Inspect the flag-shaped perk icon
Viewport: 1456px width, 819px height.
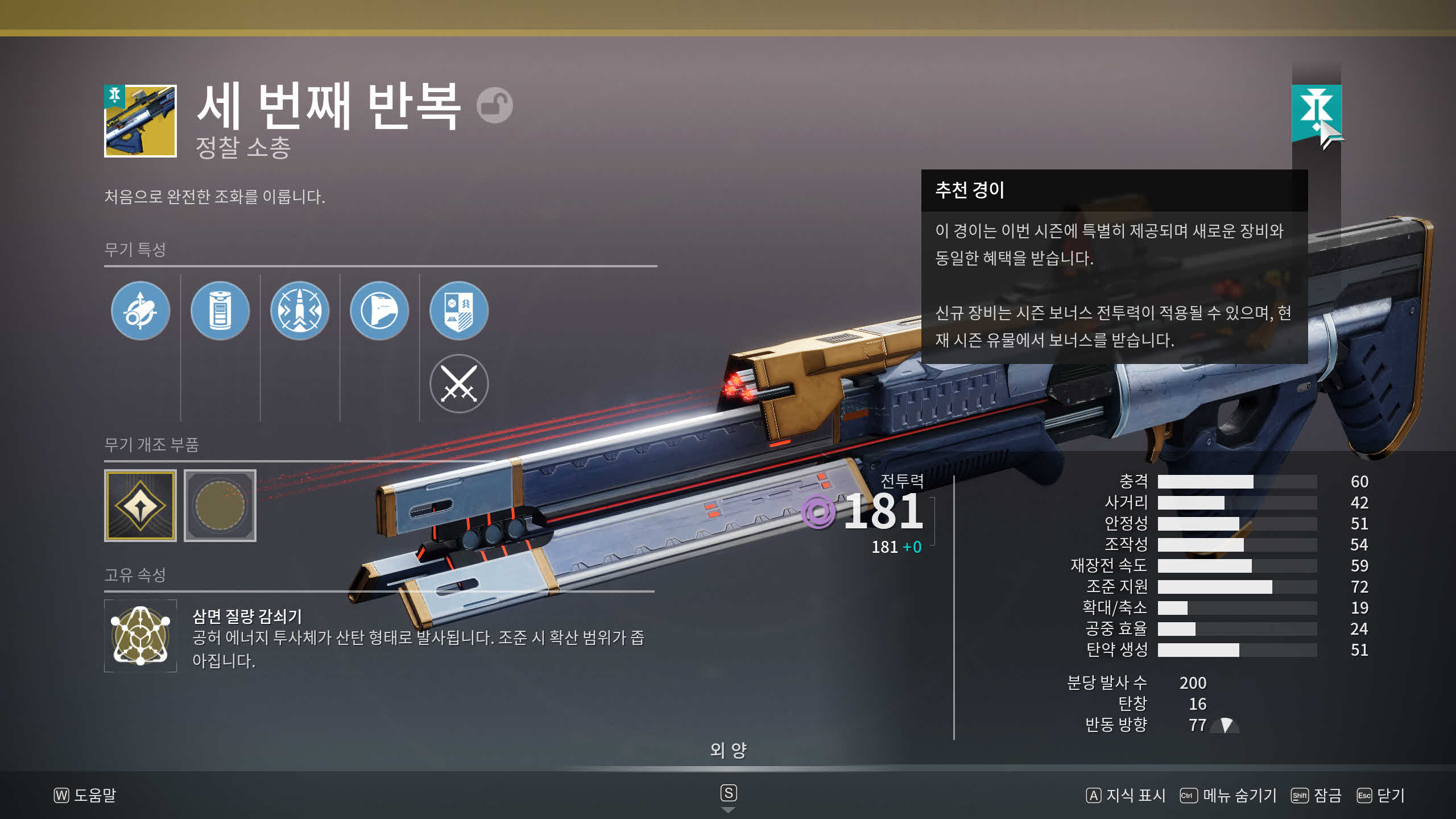[x=379, y=311]
